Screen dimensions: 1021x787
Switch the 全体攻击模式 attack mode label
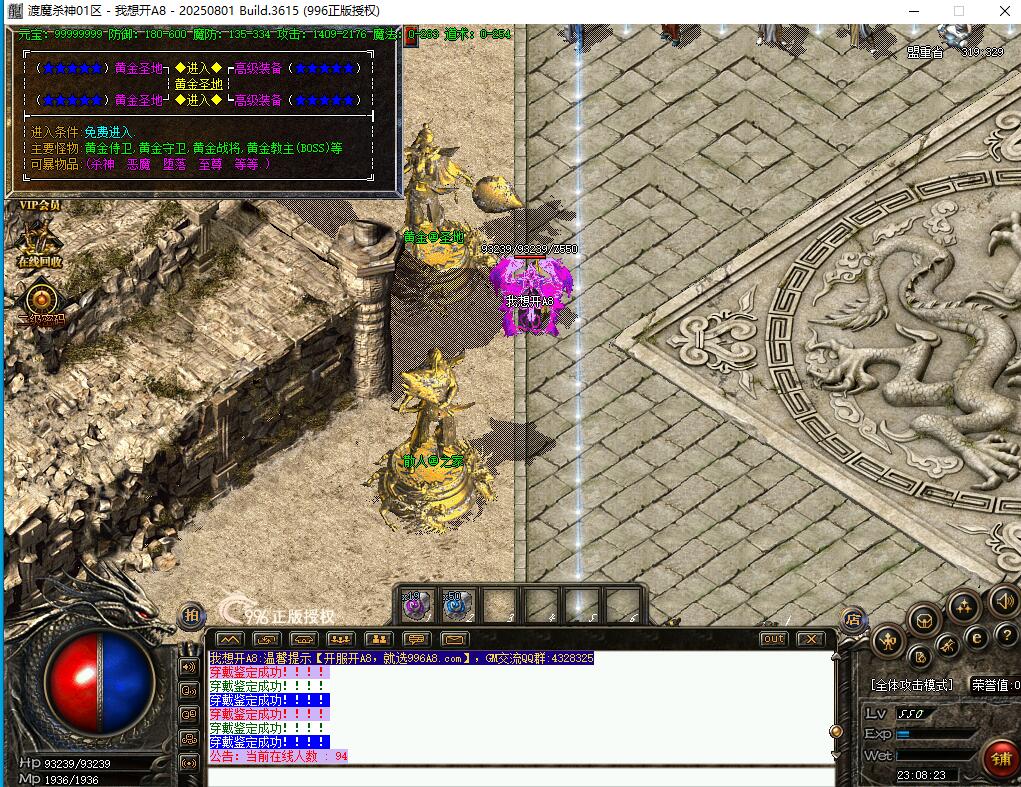913,685
